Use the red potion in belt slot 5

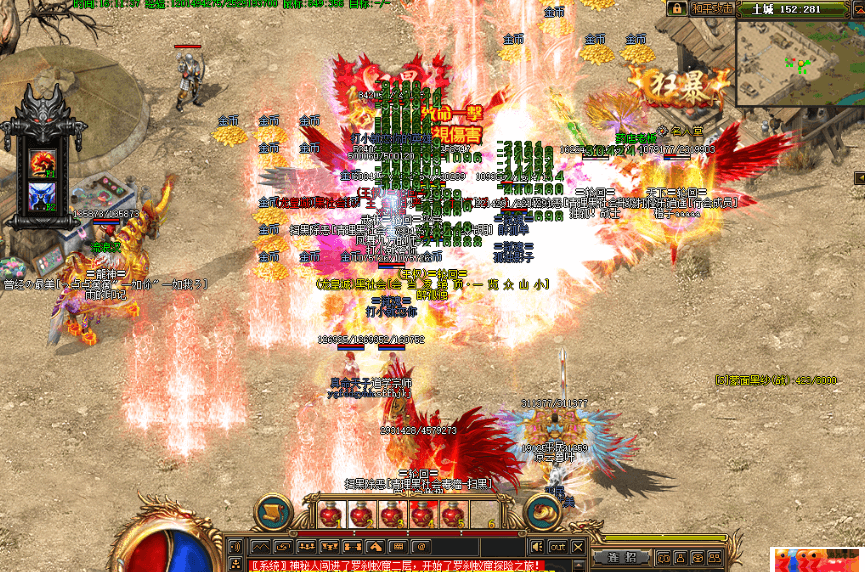[452, 515]
